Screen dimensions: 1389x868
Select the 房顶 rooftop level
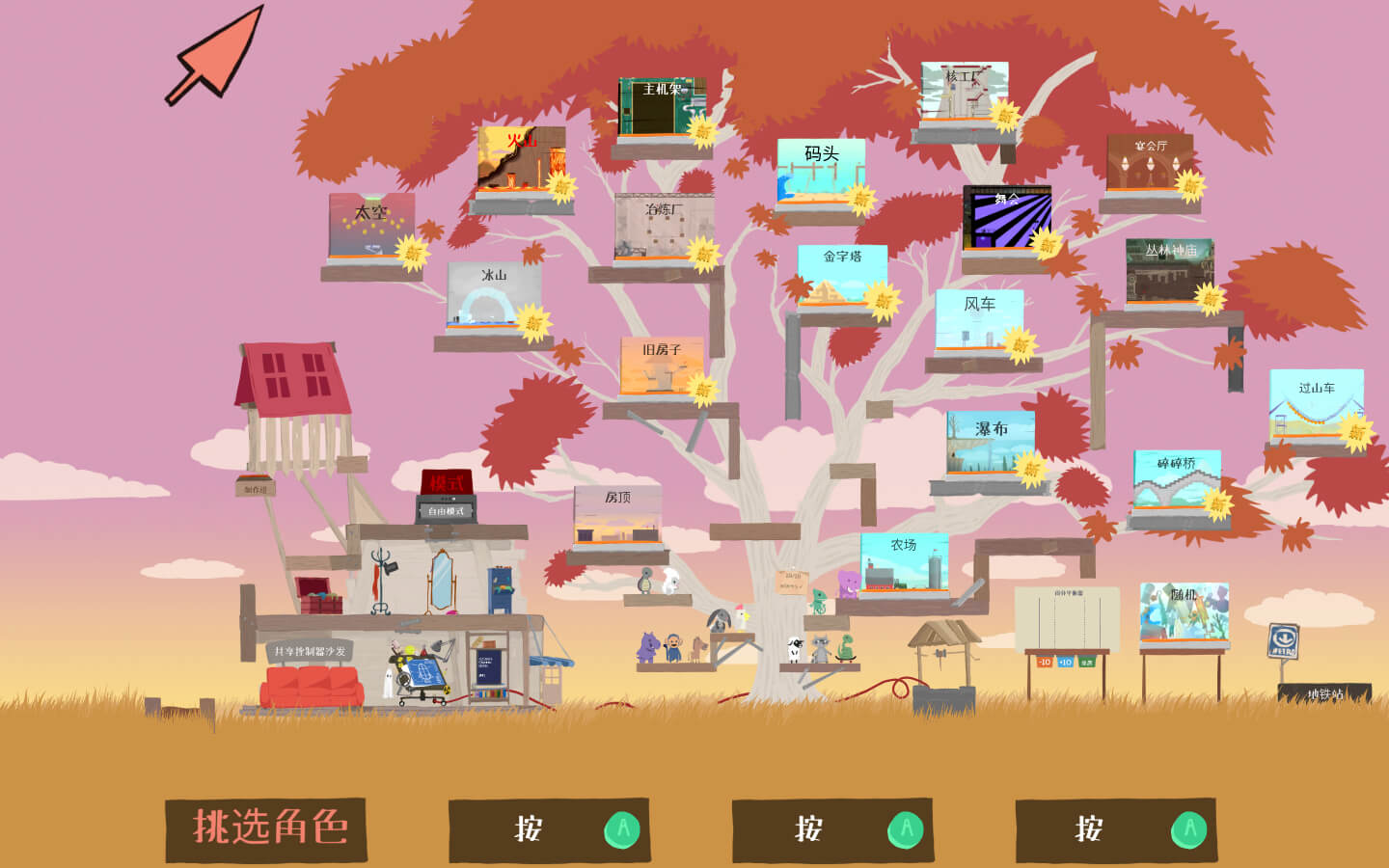pyautogui.click(x=617, y=517)
